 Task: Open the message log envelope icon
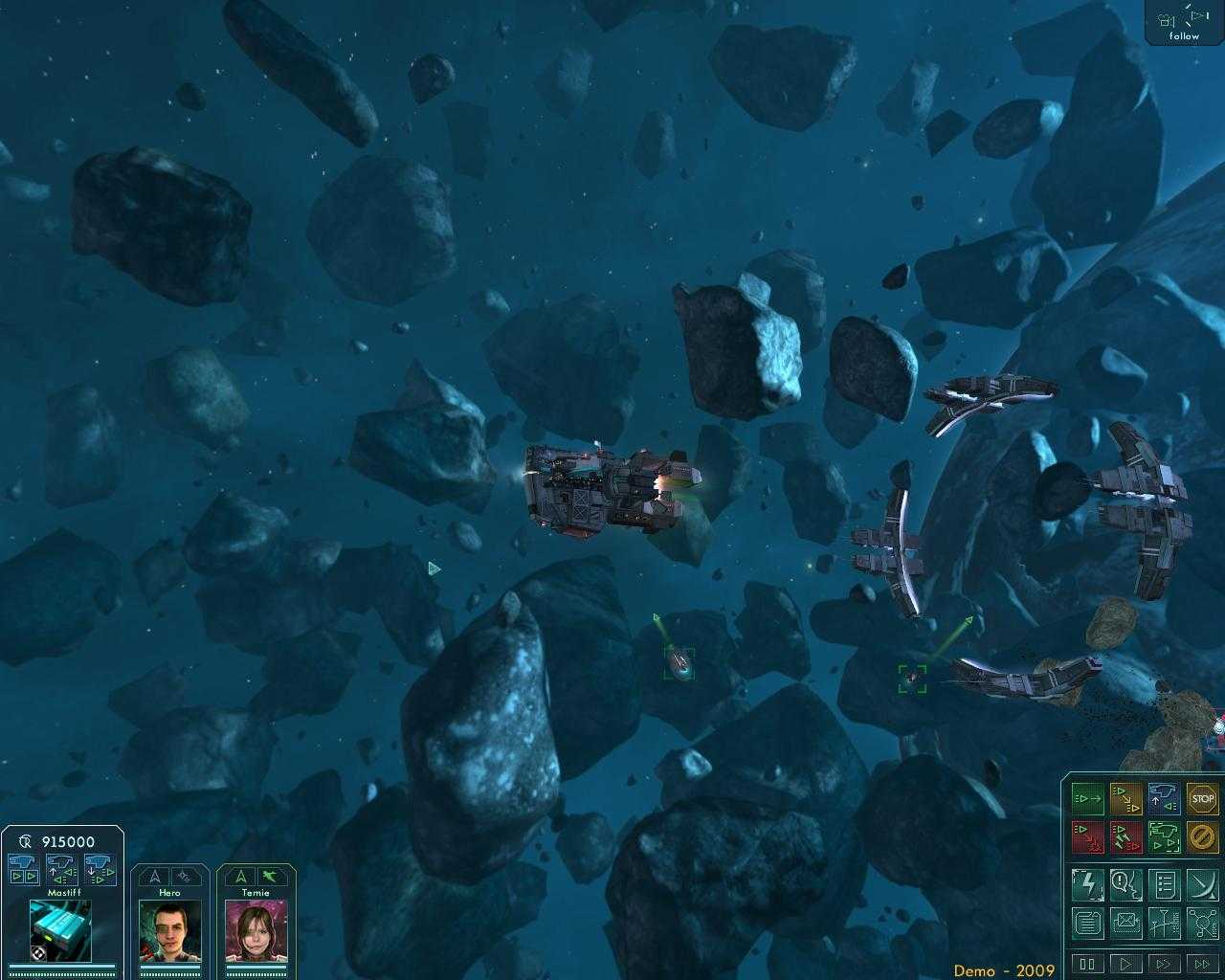(x=1126, y=924)
